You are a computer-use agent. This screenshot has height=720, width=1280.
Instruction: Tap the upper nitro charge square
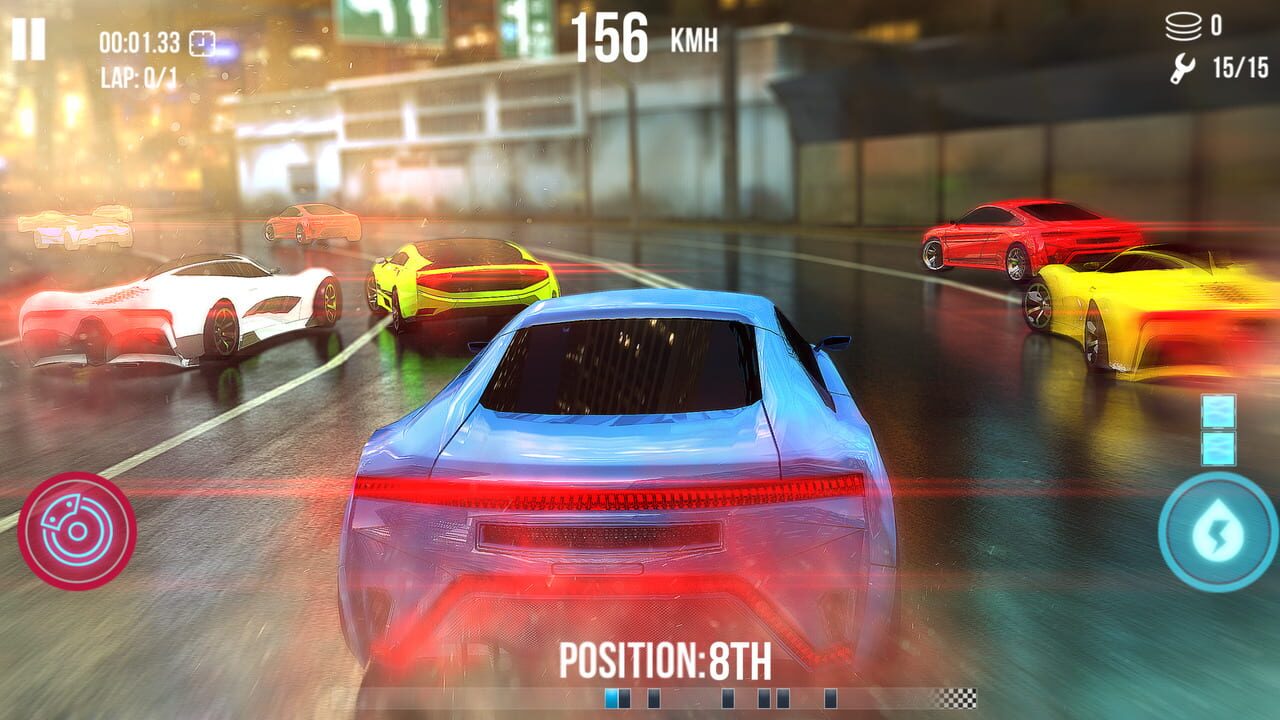[1218, 410]
